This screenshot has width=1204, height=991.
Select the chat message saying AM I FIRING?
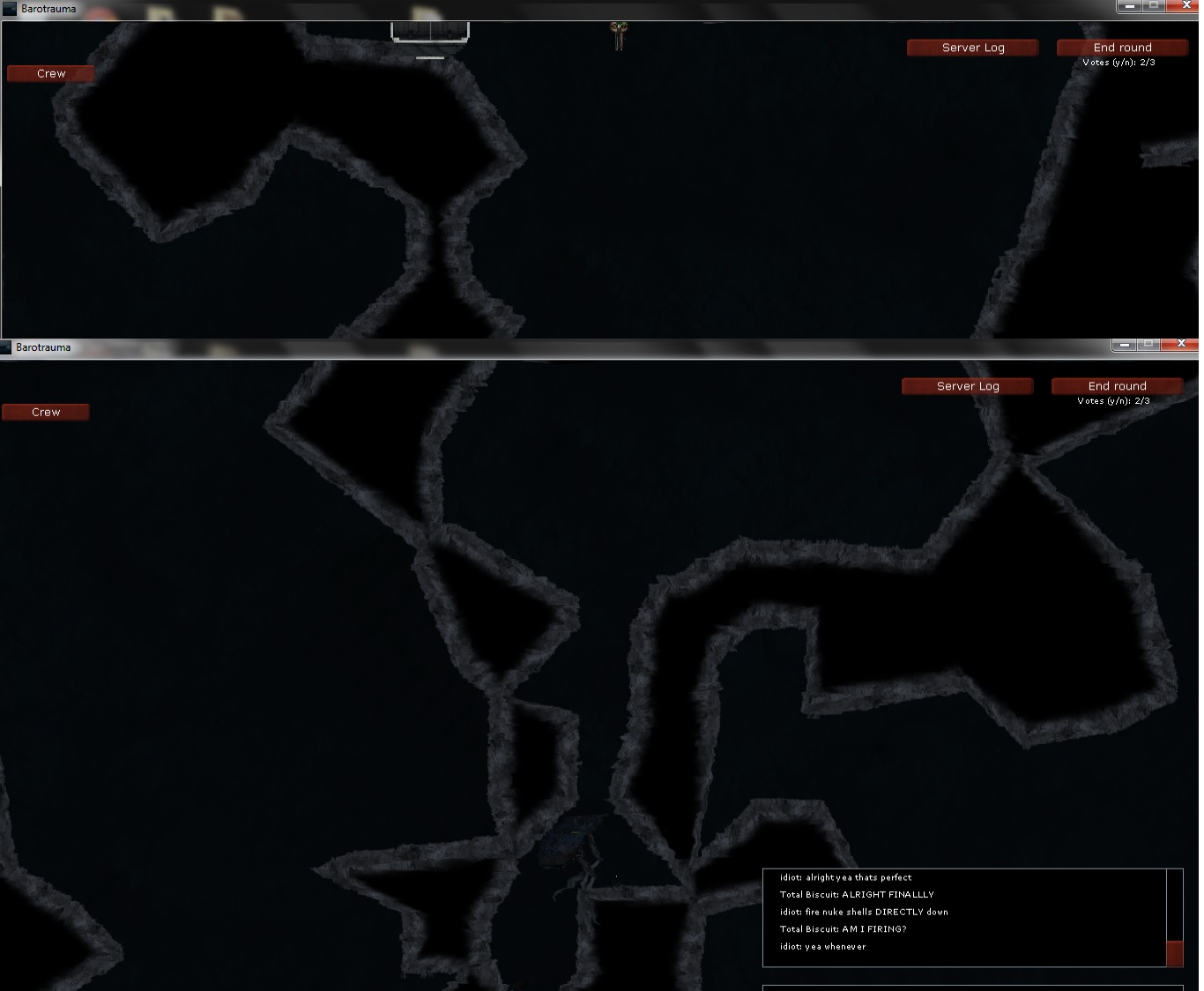(x=842, y=929)
